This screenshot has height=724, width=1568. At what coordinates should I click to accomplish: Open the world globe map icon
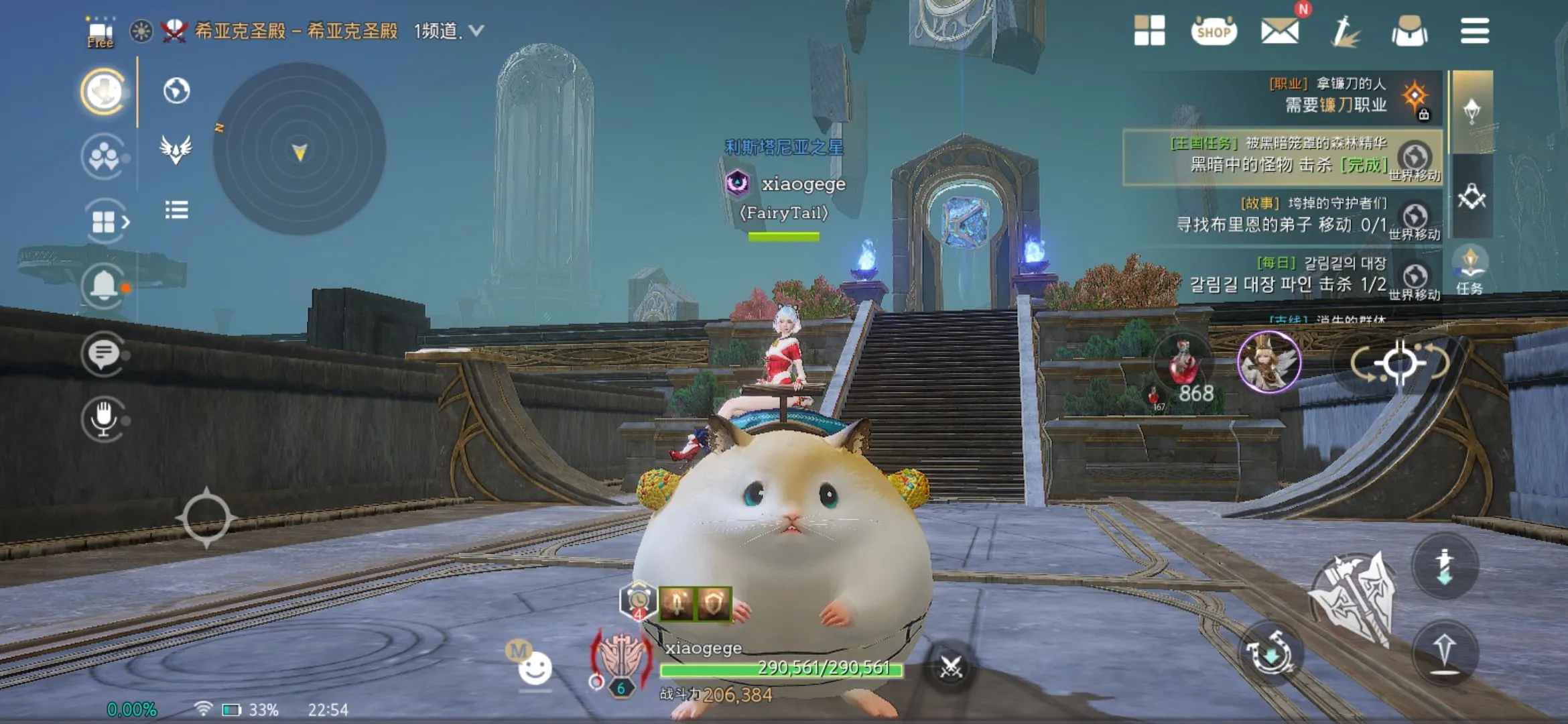176,90
